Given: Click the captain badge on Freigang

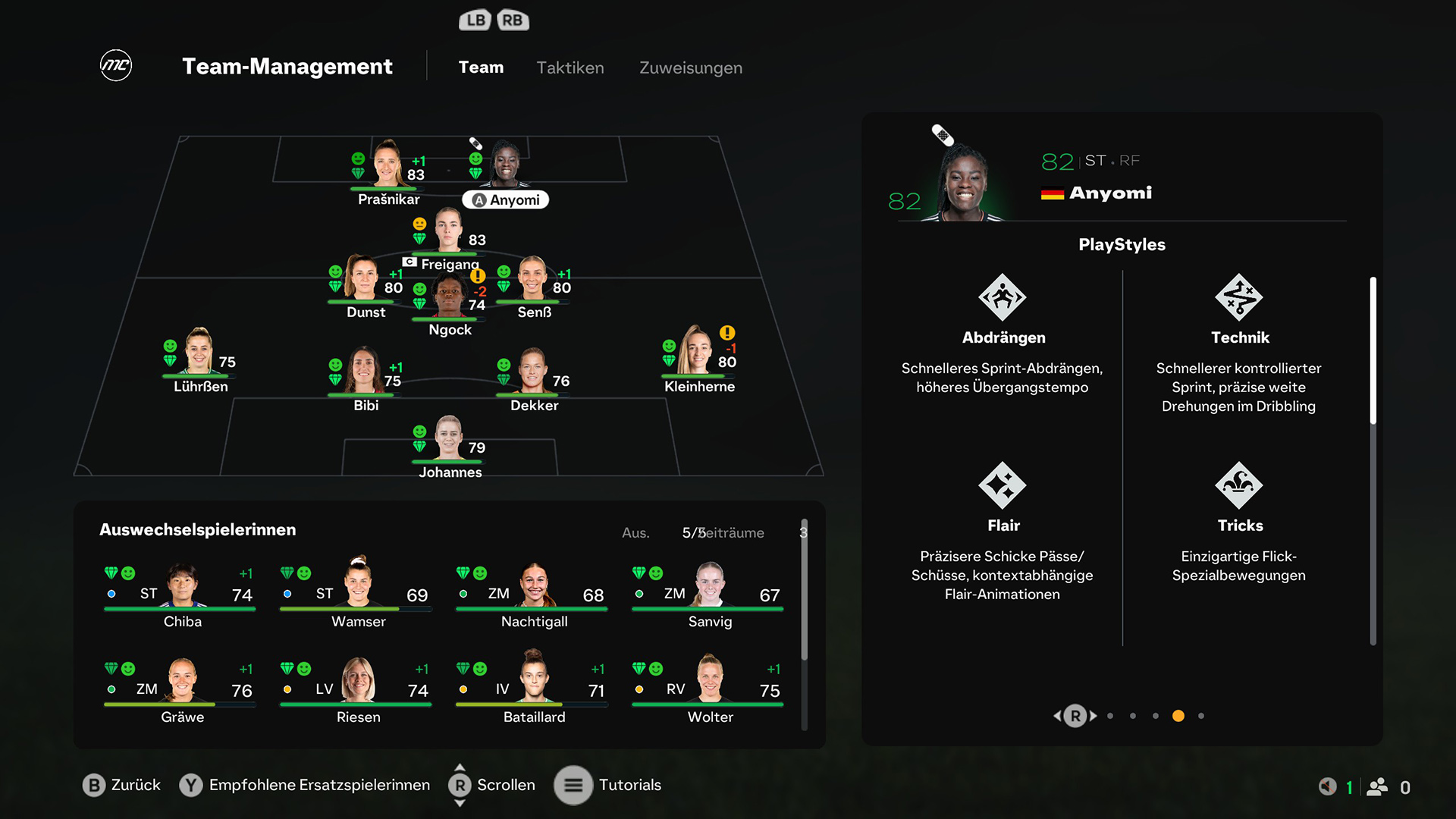Looking at the screenshot, I should [408, 261].
